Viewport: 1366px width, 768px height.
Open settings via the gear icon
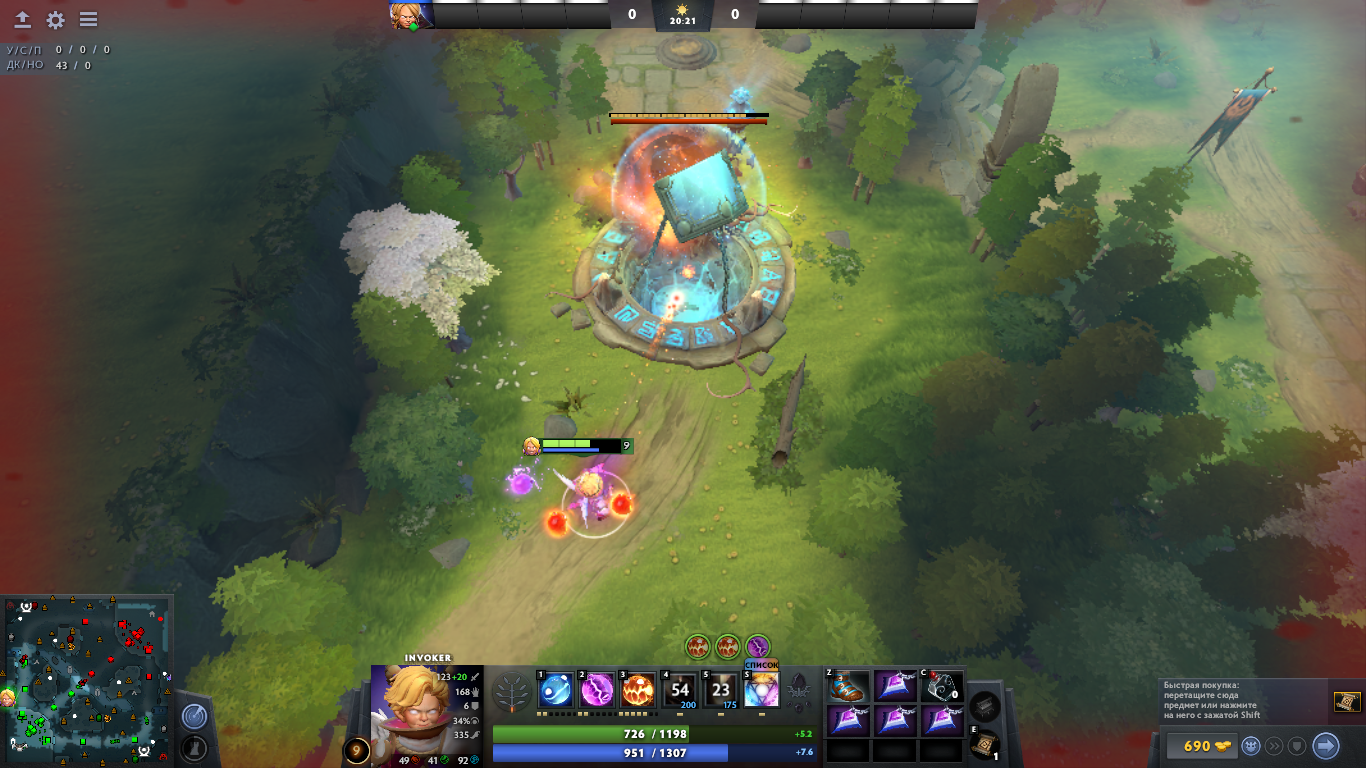(x=55, y=20)
